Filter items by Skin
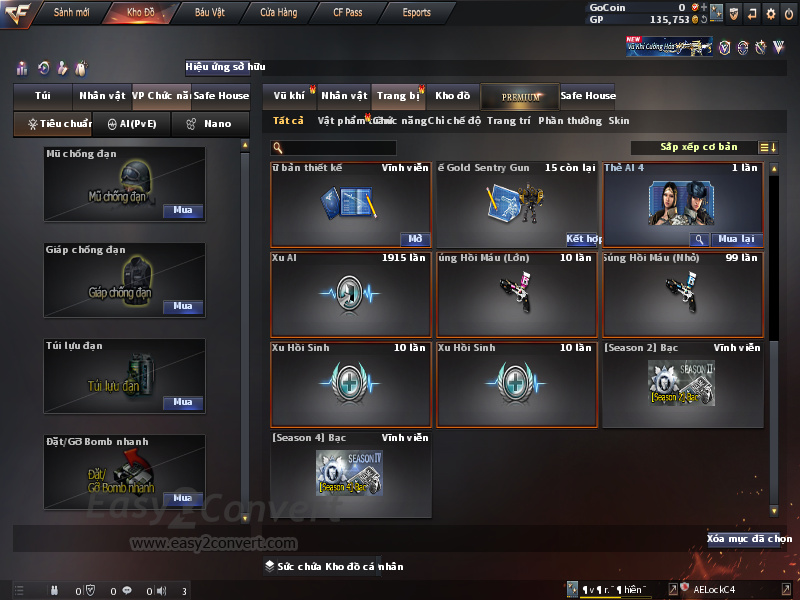The width and height of the screenshot is (800, 600). (x=619, y=121)
